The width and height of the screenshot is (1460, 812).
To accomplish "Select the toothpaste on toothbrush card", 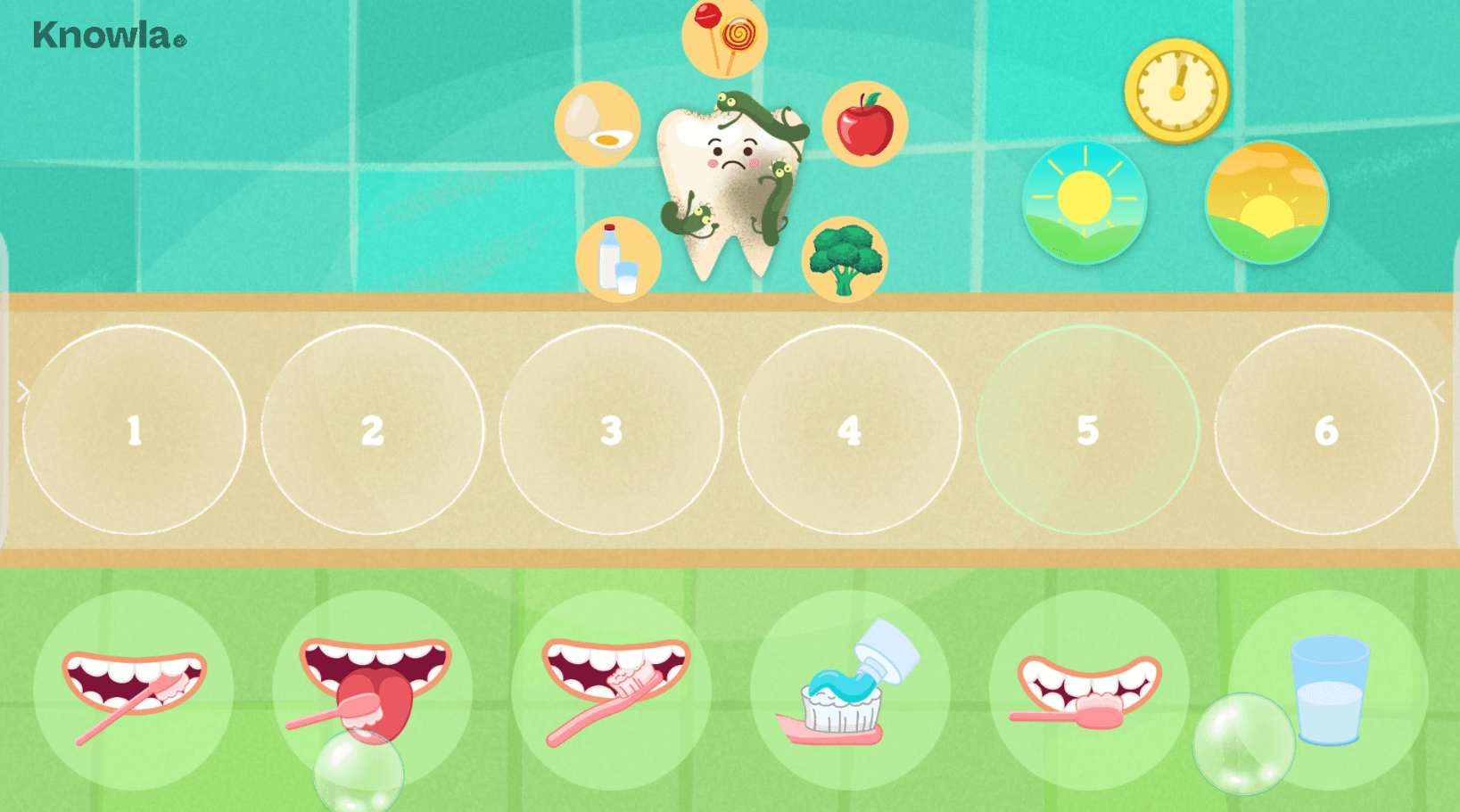I will [x=849, y=690].
